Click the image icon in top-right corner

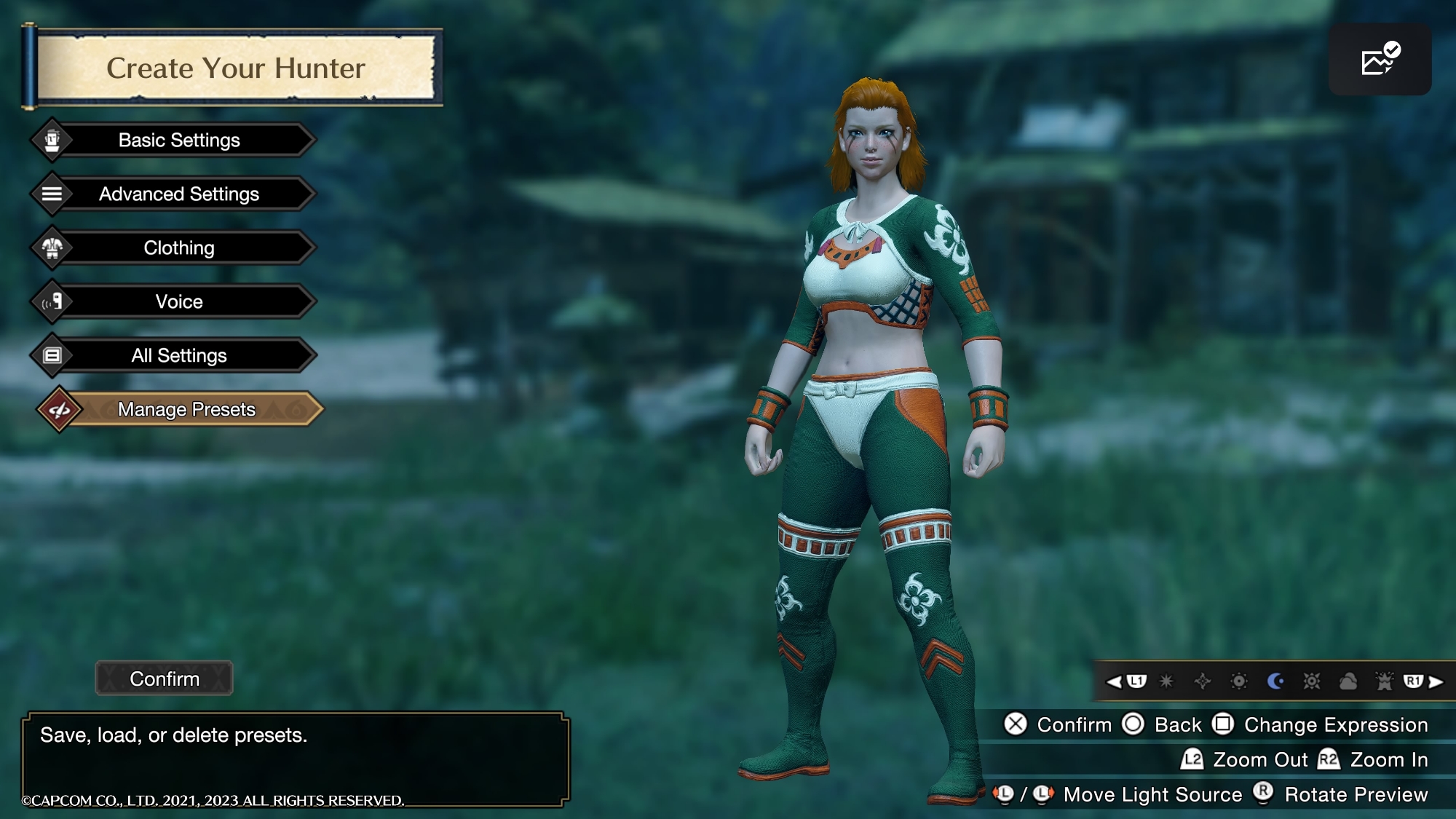pos(1380,60)
